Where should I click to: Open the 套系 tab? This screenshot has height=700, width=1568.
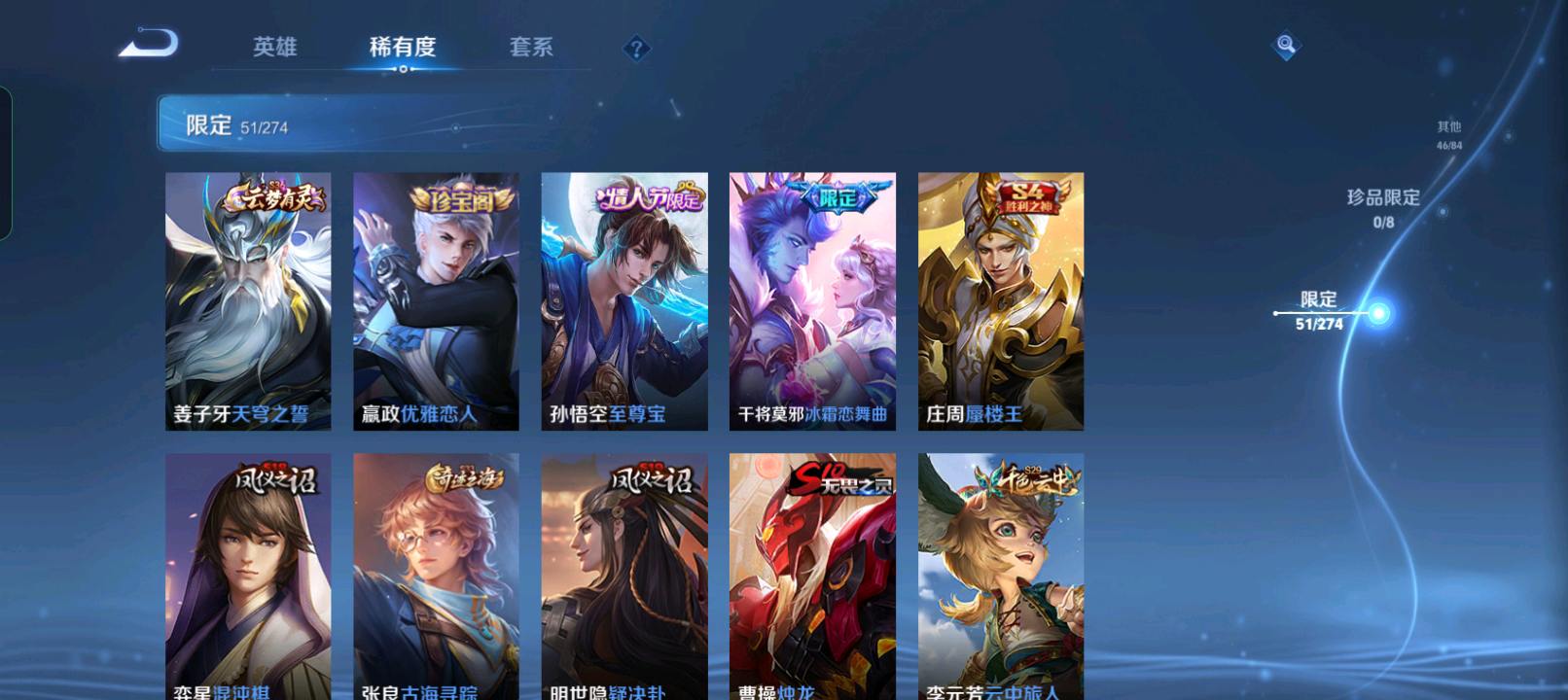(x=531, y=47)
